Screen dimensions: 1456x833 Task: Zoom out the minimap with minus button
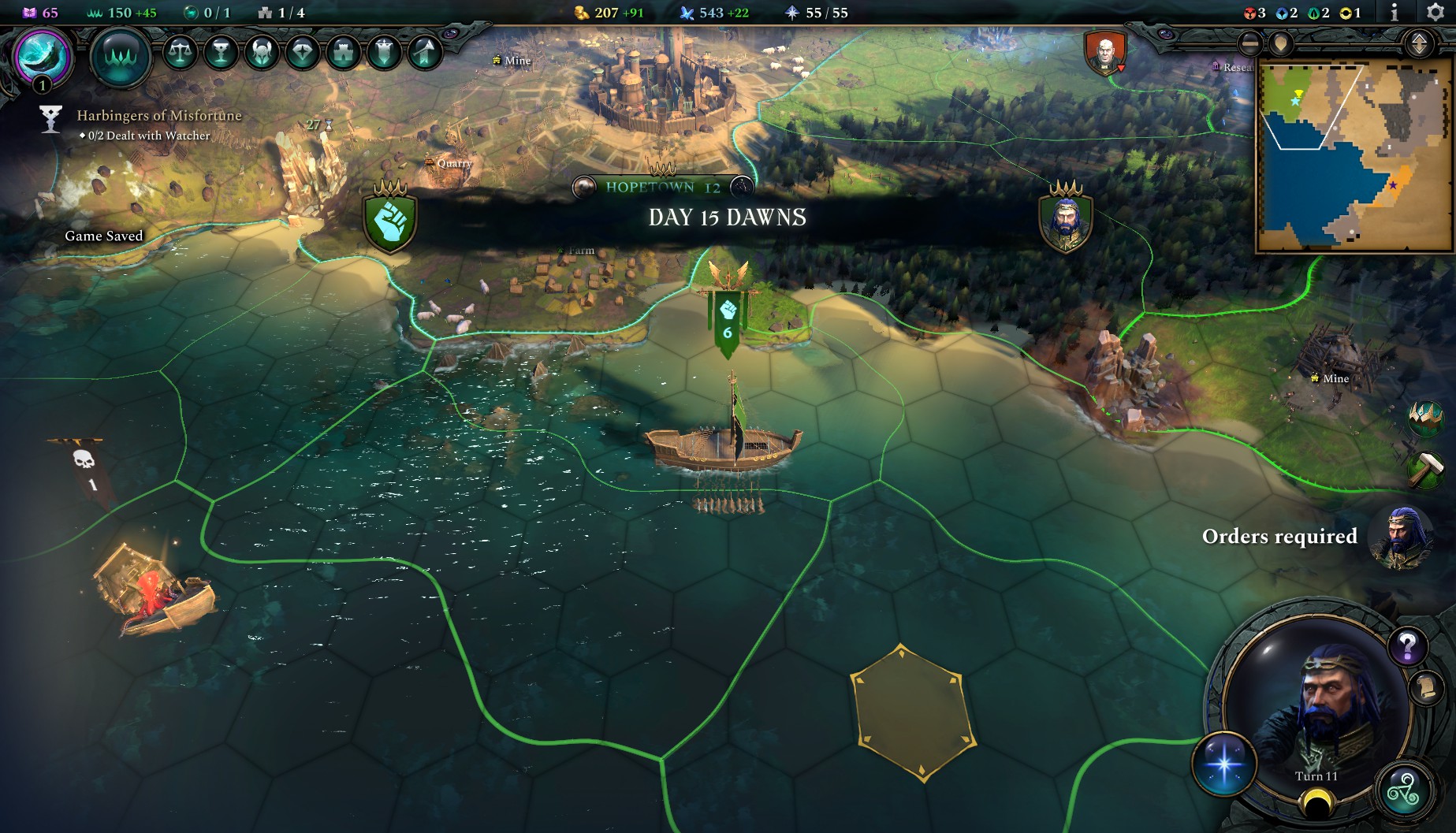(x=1249, y=43)
